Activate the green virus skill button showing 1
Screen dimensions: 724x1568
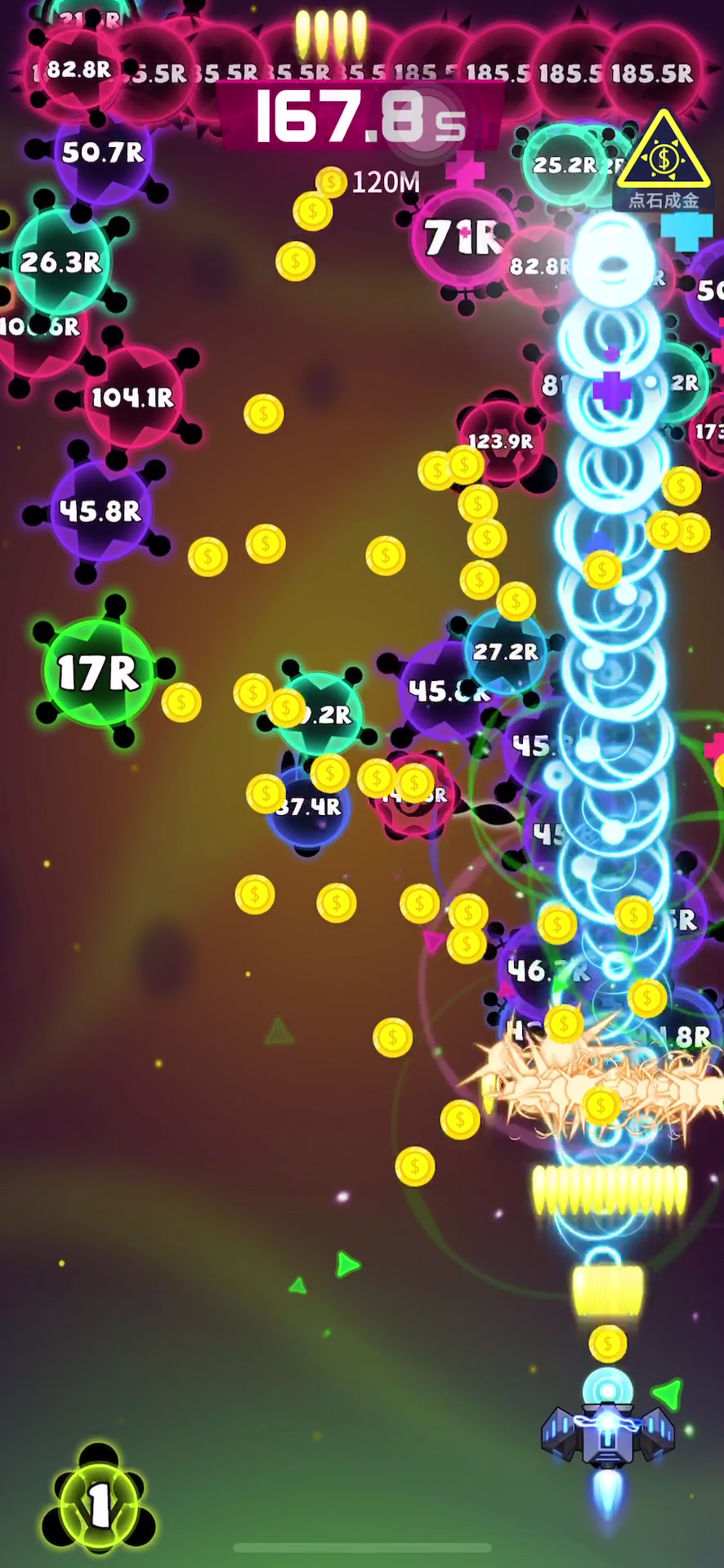(x=99, y=1501)
